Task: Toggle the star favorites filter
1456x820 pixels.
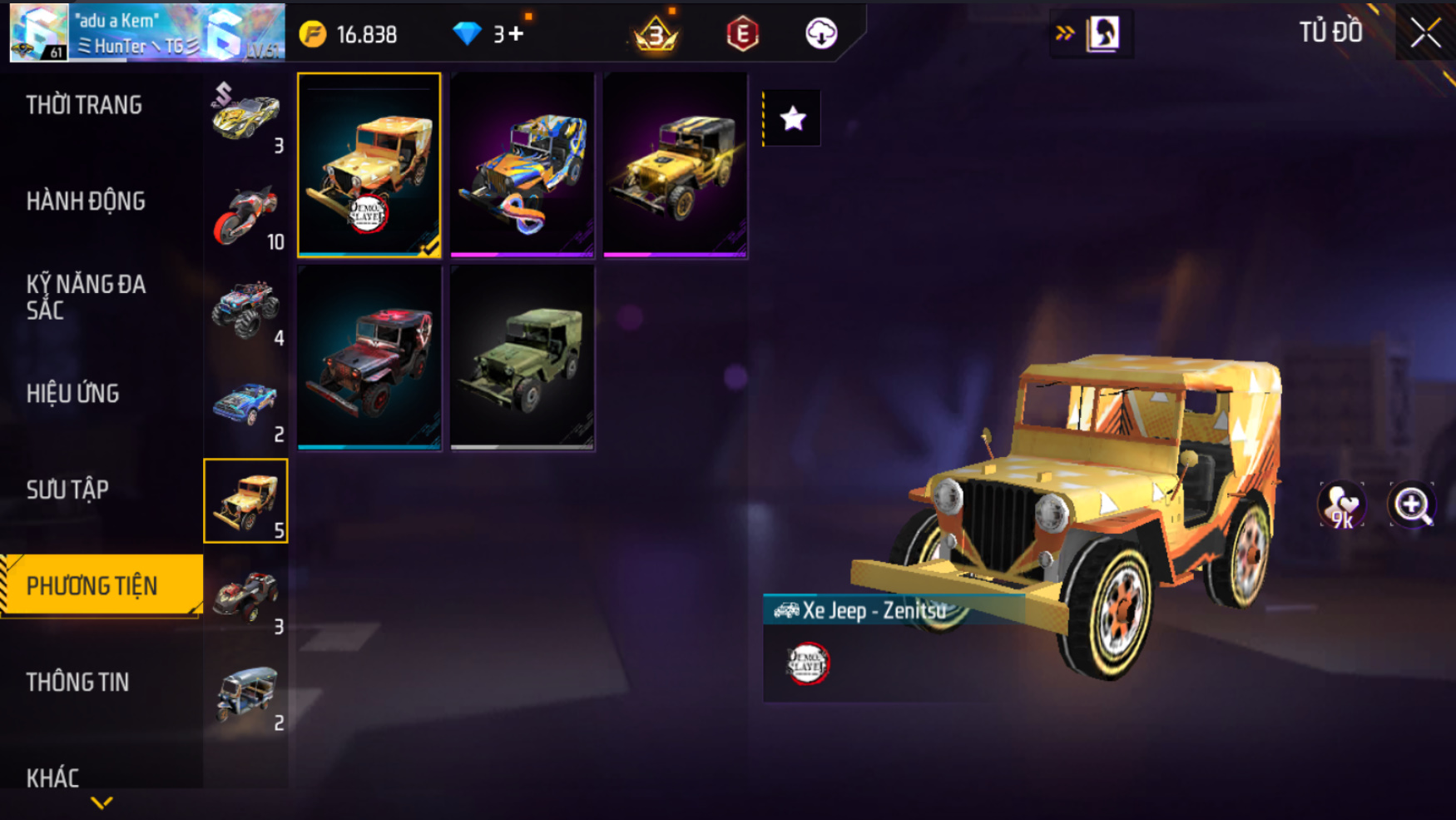Action: (792, 118)
